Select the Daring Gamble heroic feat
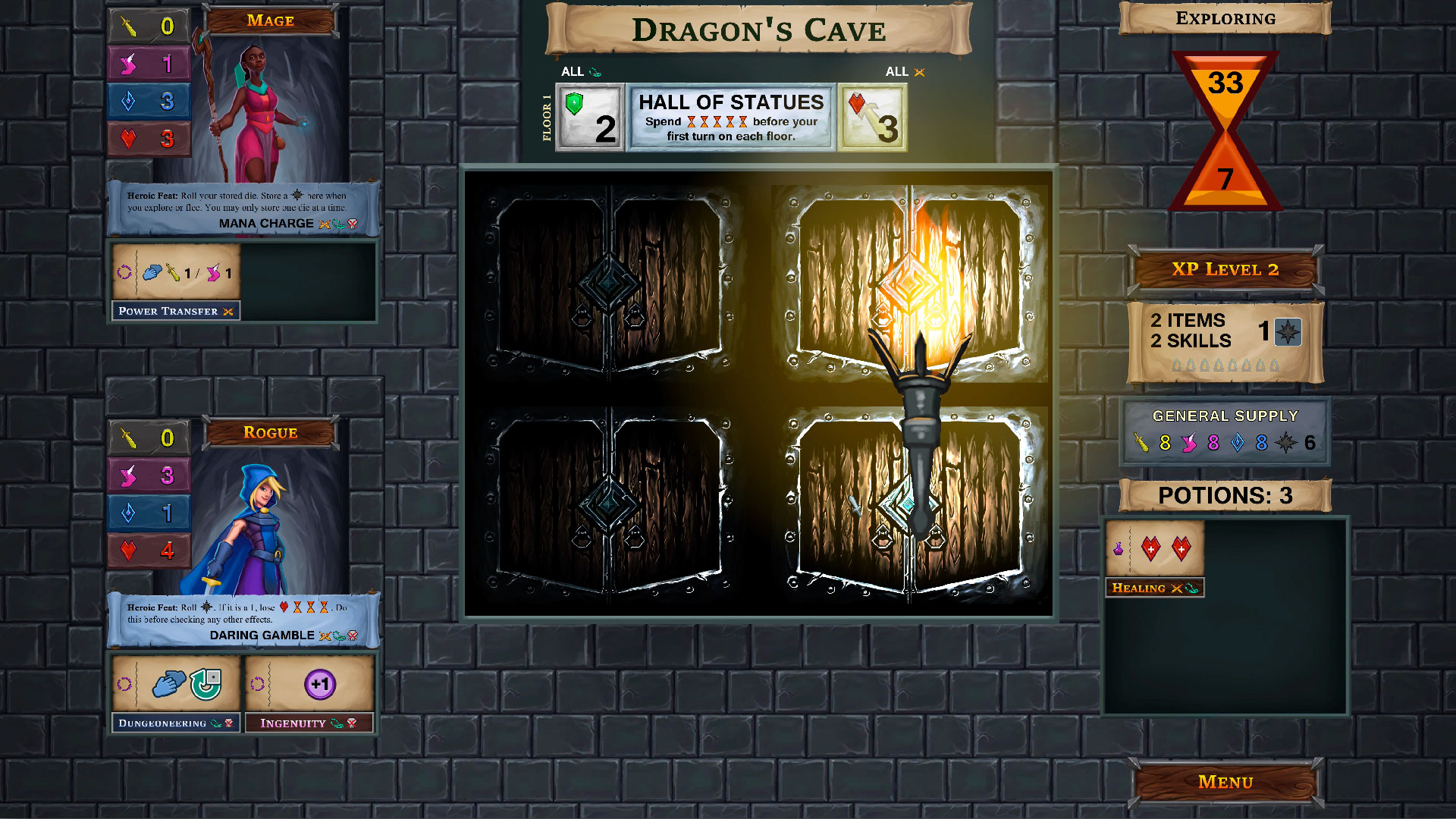Image resolution: width=1456 pixels, height=819 pixels. tap(262, 635)
